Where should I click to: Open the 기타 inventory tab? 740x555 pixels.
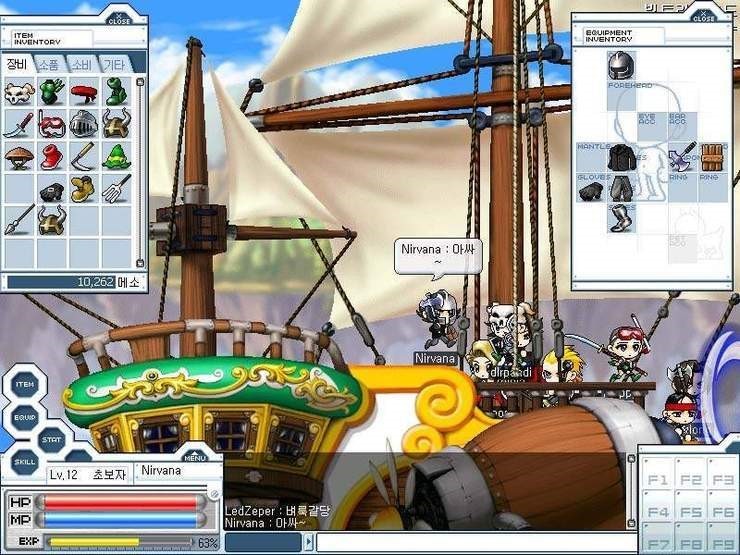tap(114, 64)
